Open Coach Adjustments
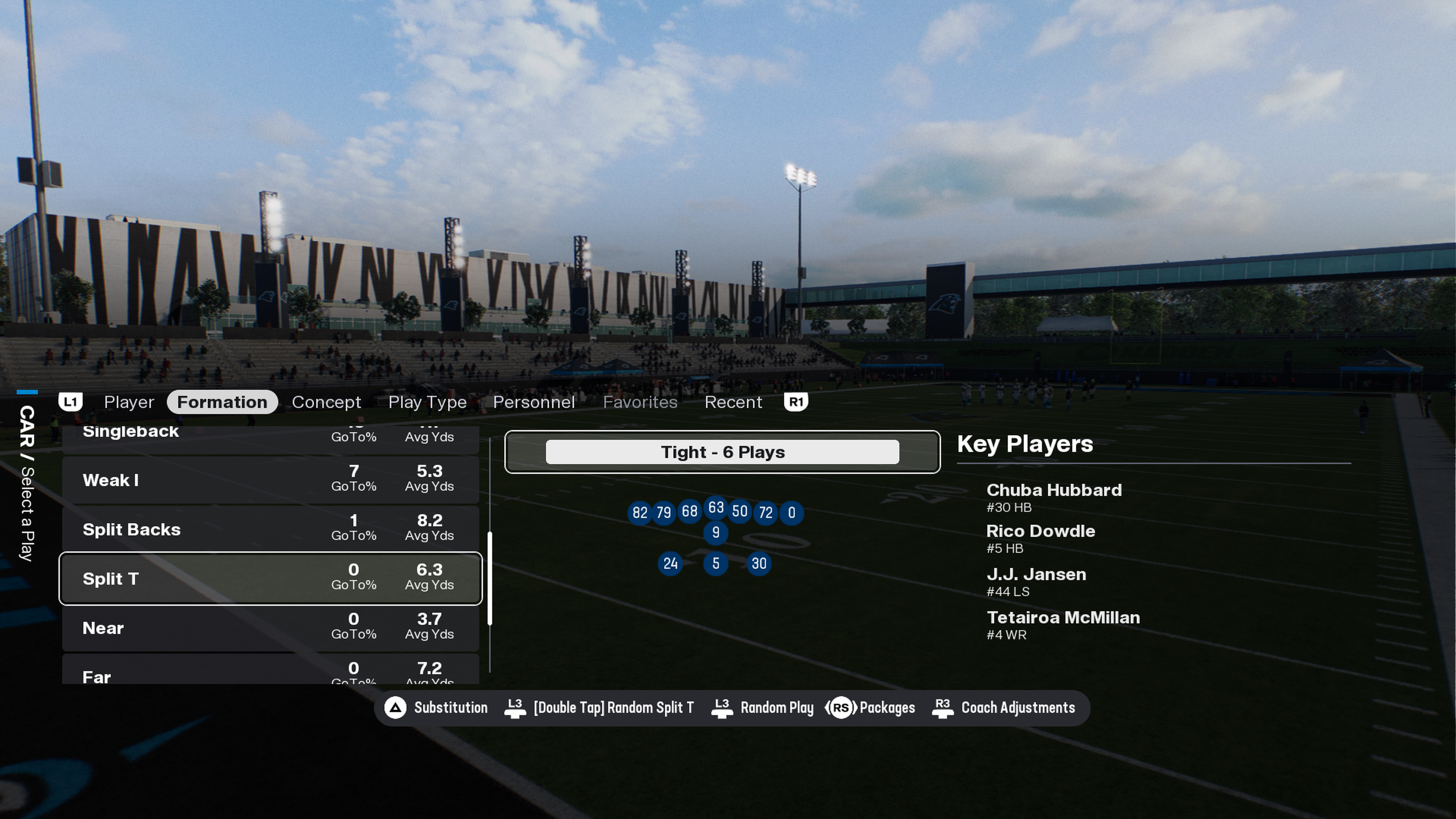 [x=1004, y=708]
